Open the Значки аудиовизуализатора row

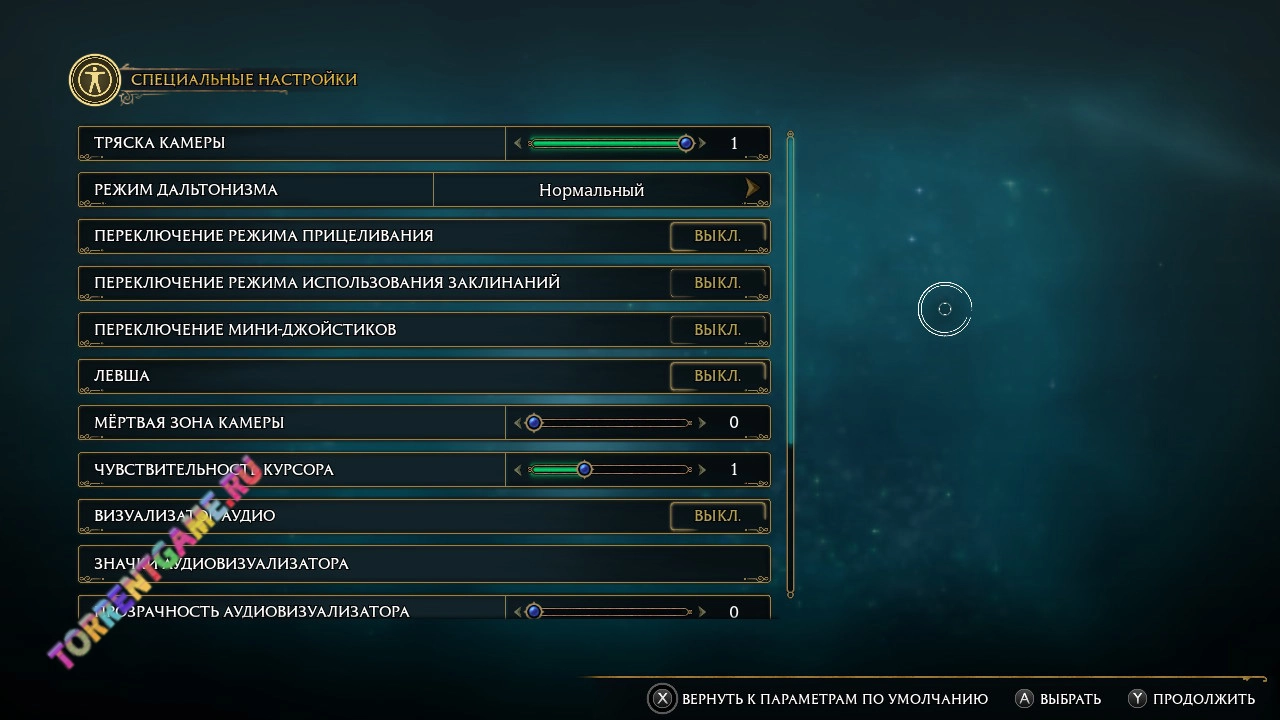tap(424, 564)
